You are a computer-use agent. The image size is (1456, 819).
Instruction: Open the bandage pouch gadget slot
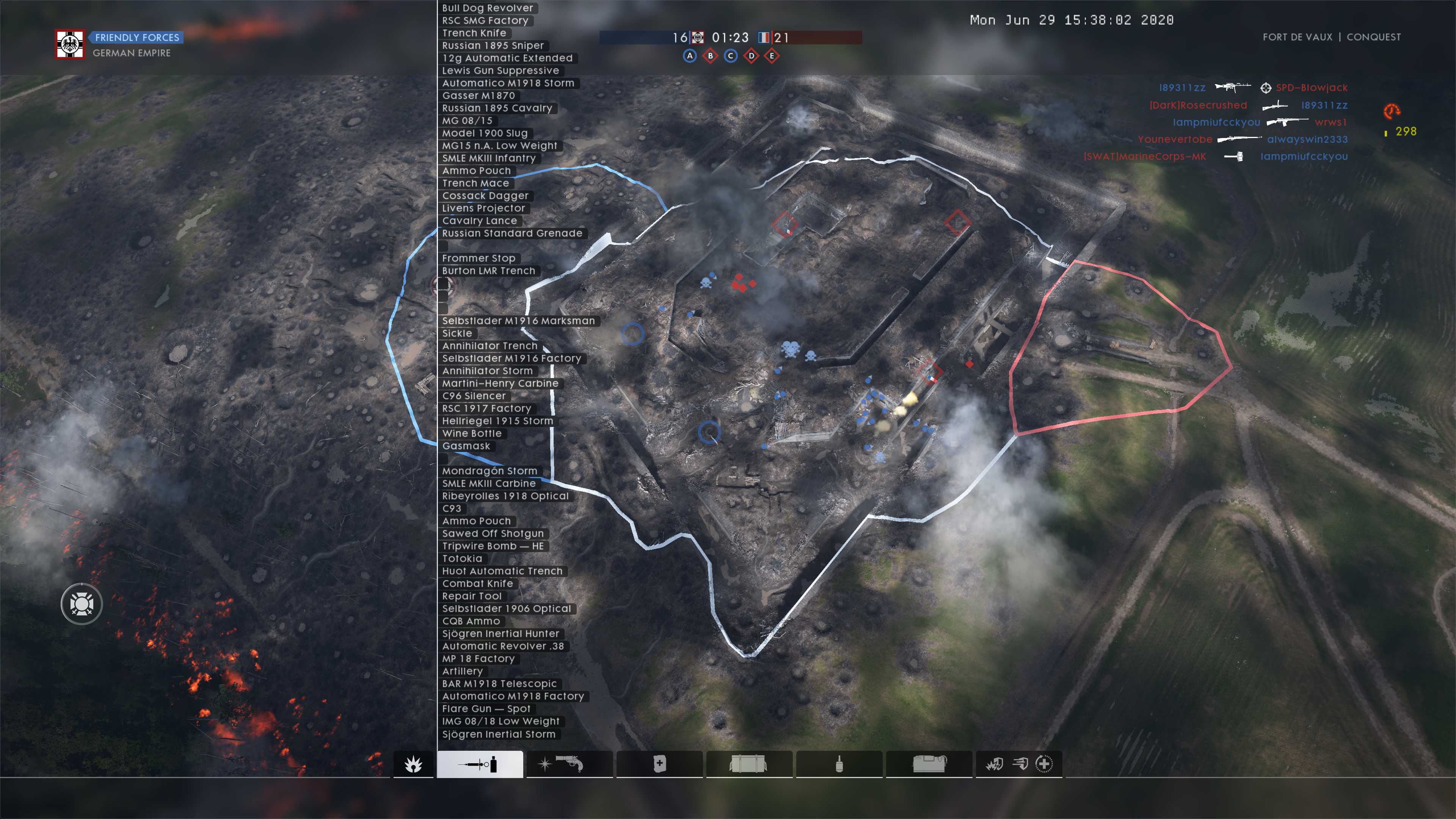click(659, 764)
